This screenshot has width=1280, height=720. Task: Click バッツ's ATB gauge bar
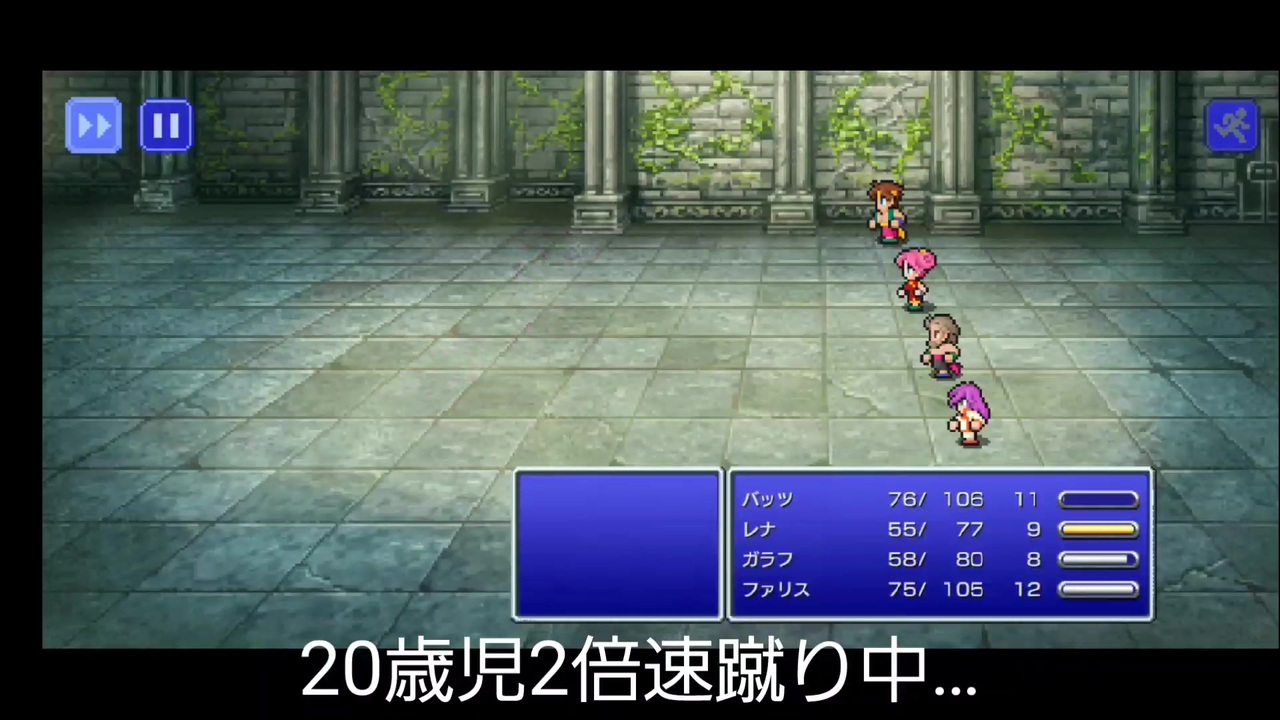click(1098, 499)
